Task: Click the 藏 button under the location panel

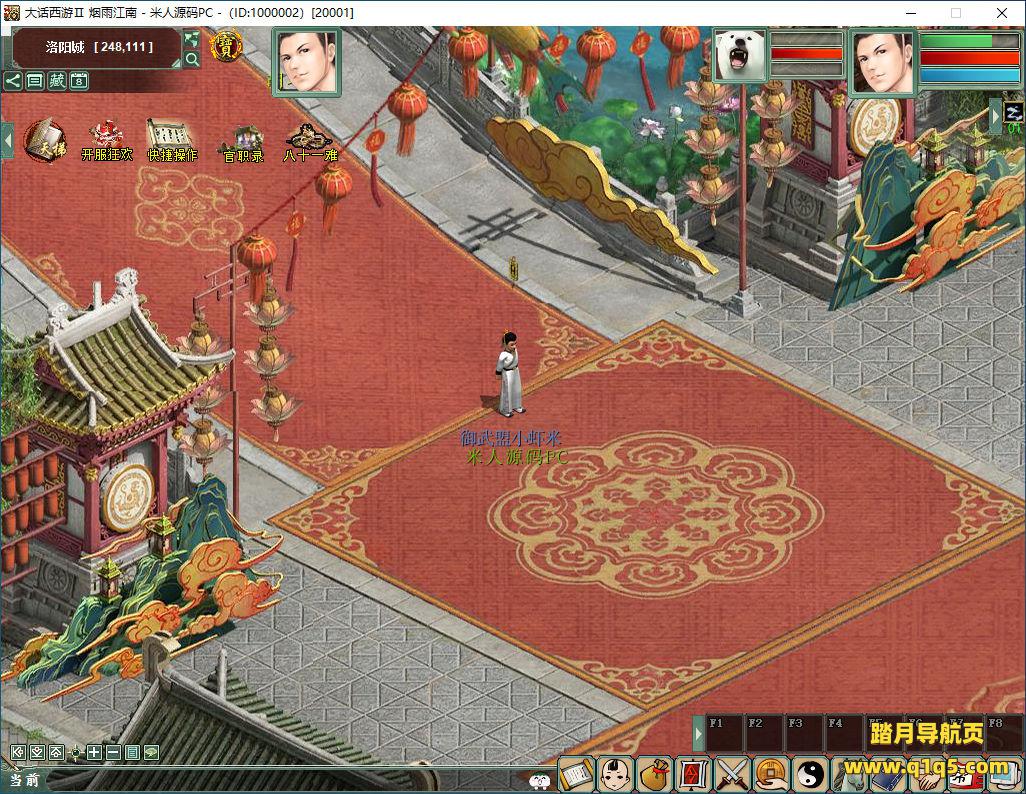Action: [x=57, y=81]
